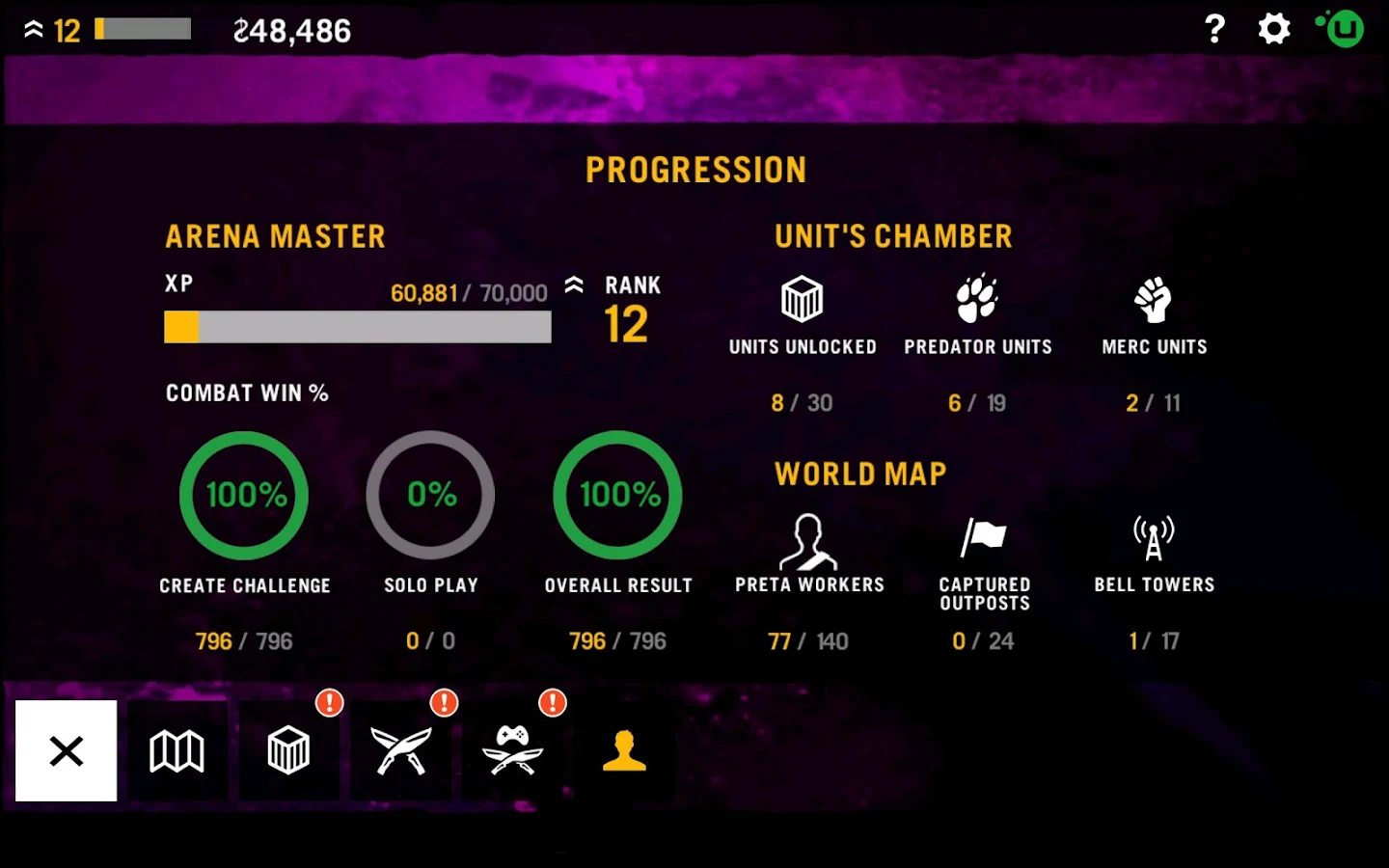Select the crossed kukri combat icon
Image resolution: width=1389 pixels, height=868 pixels.
coord(400,752)
